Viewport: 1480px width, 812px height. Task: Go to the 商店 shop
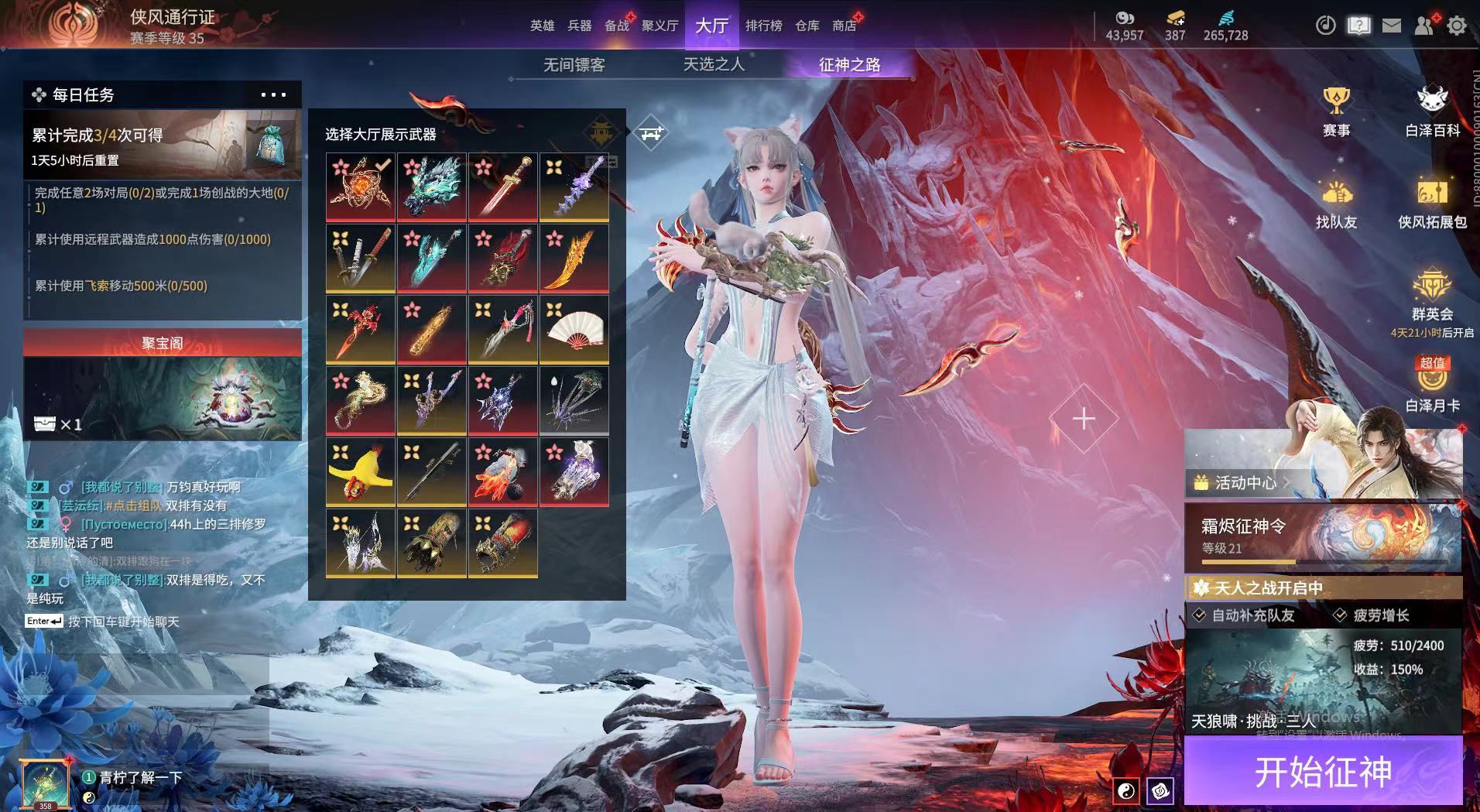tap(844, 26)
